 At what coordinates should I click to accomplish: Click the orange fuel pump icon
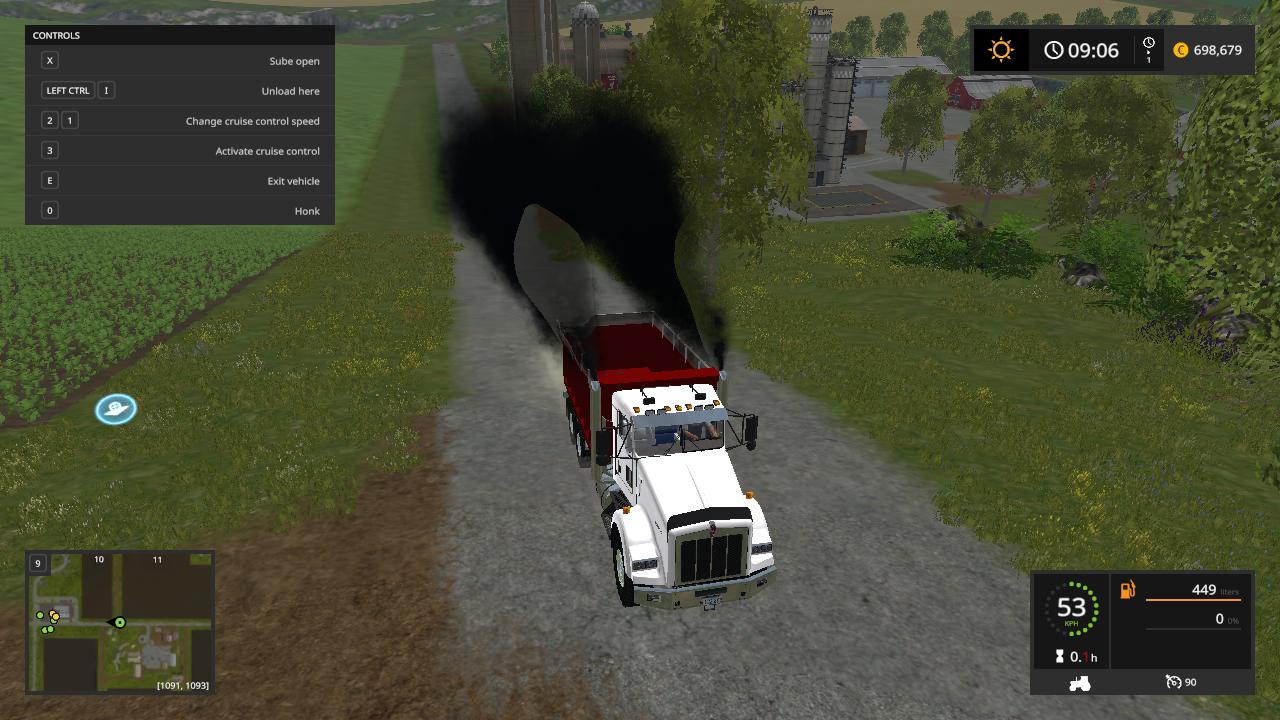1128,590
